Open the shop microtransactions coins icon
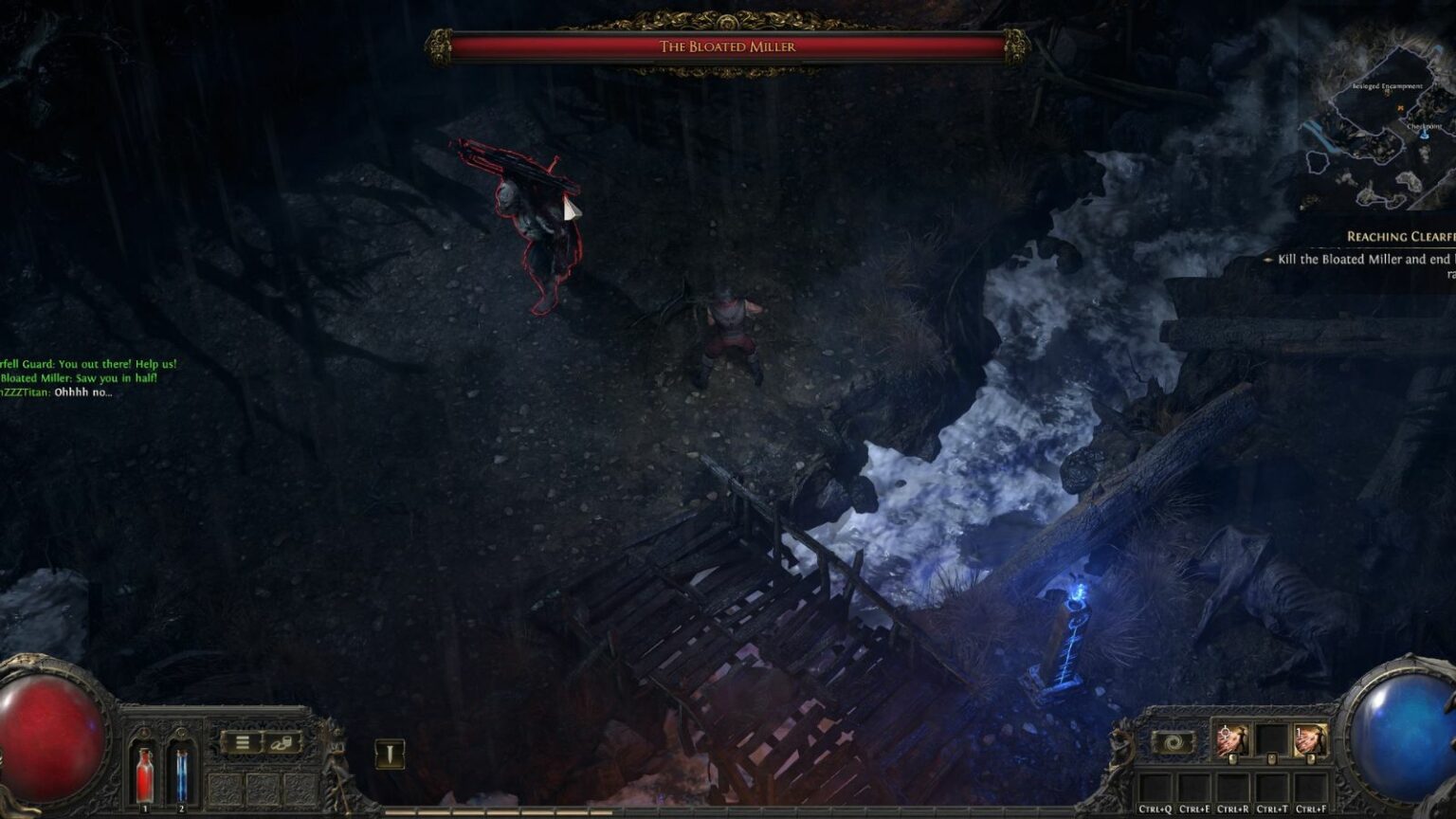This screenshot has width=1456, height=819. (282, 743)
